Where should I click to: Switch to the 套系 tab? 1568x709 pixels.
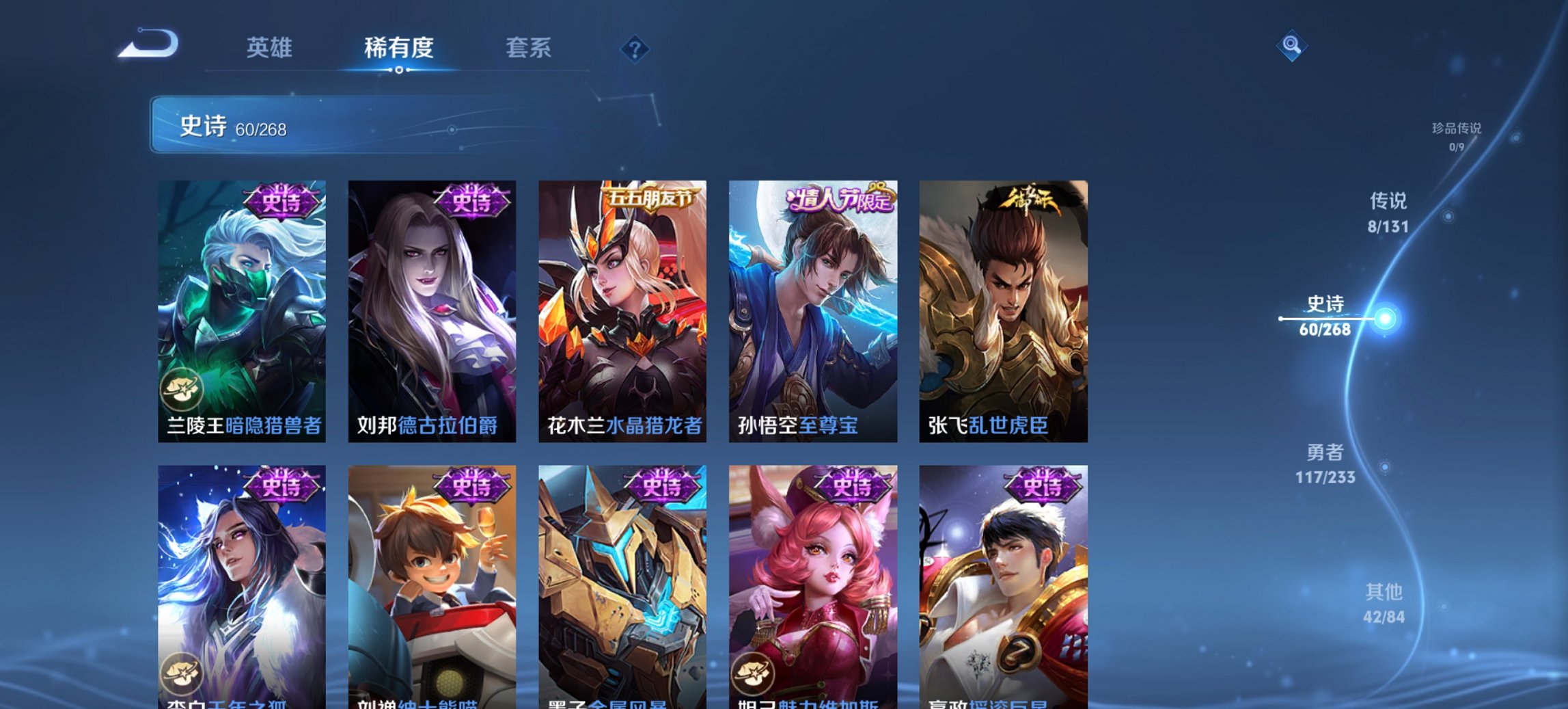pyautogui.click(x=528, y=48)
